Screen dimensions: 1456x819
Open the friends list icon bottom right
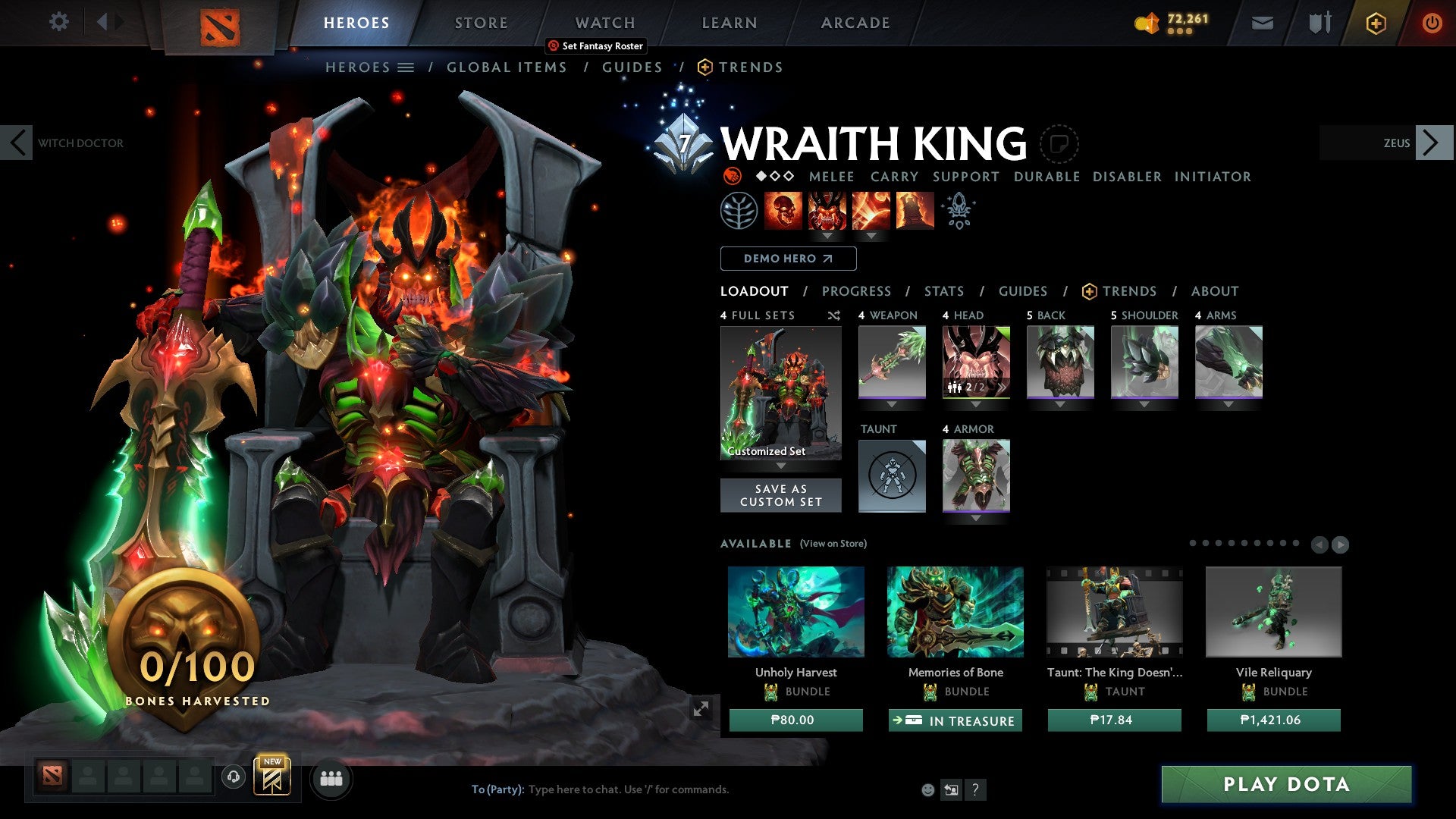pos(331,778)
